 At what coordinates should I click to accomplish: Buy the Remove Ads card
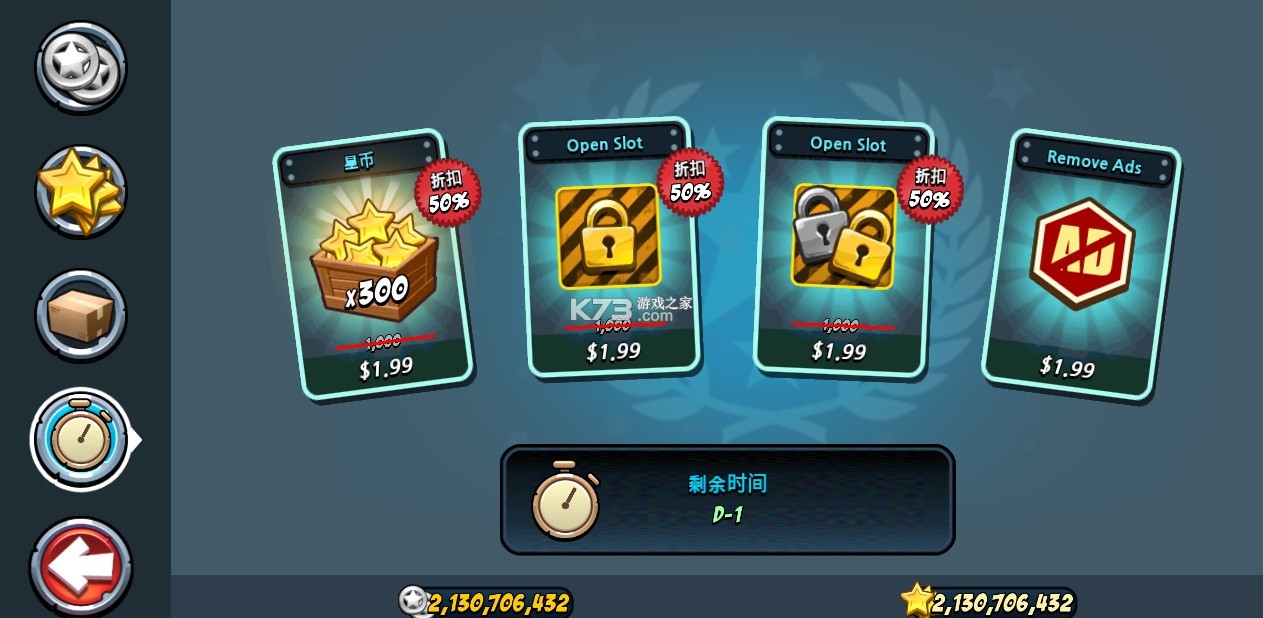(1081, 264)
